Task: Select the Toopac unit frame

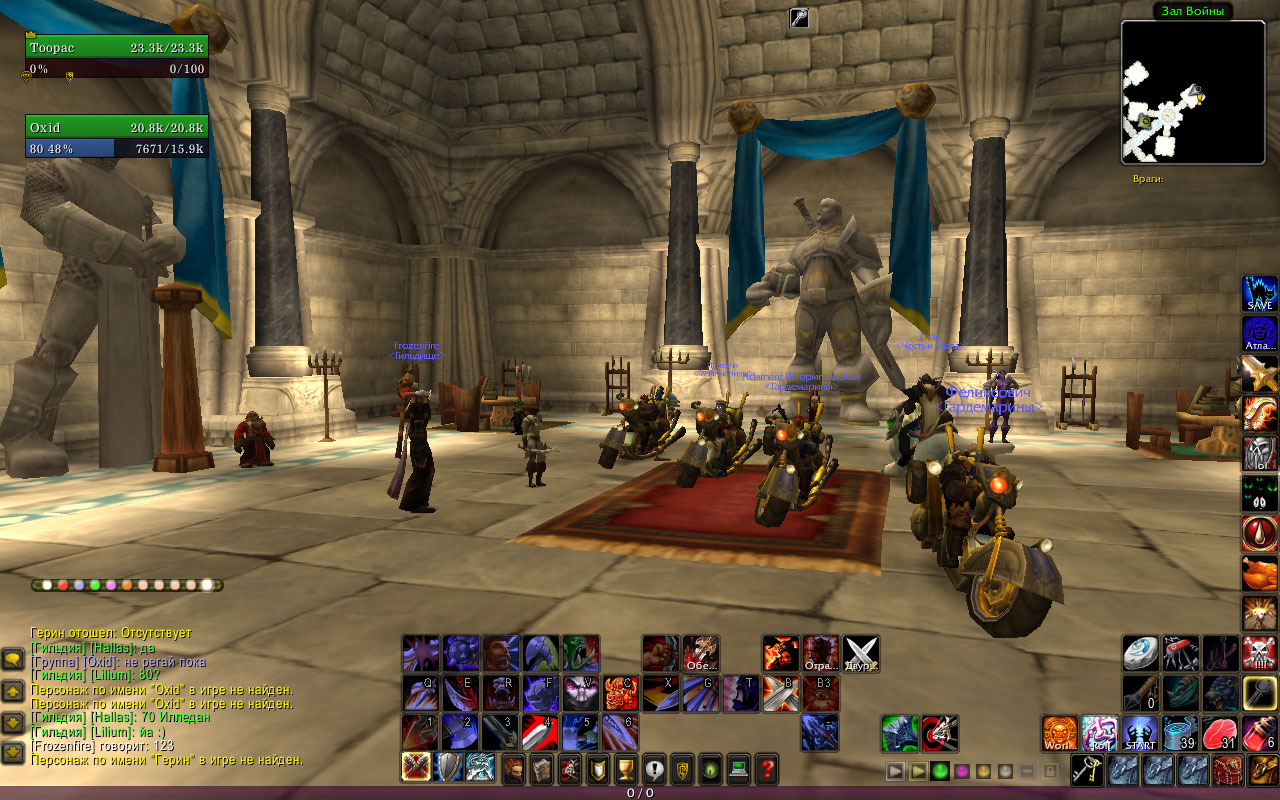Action: point(116,48)
